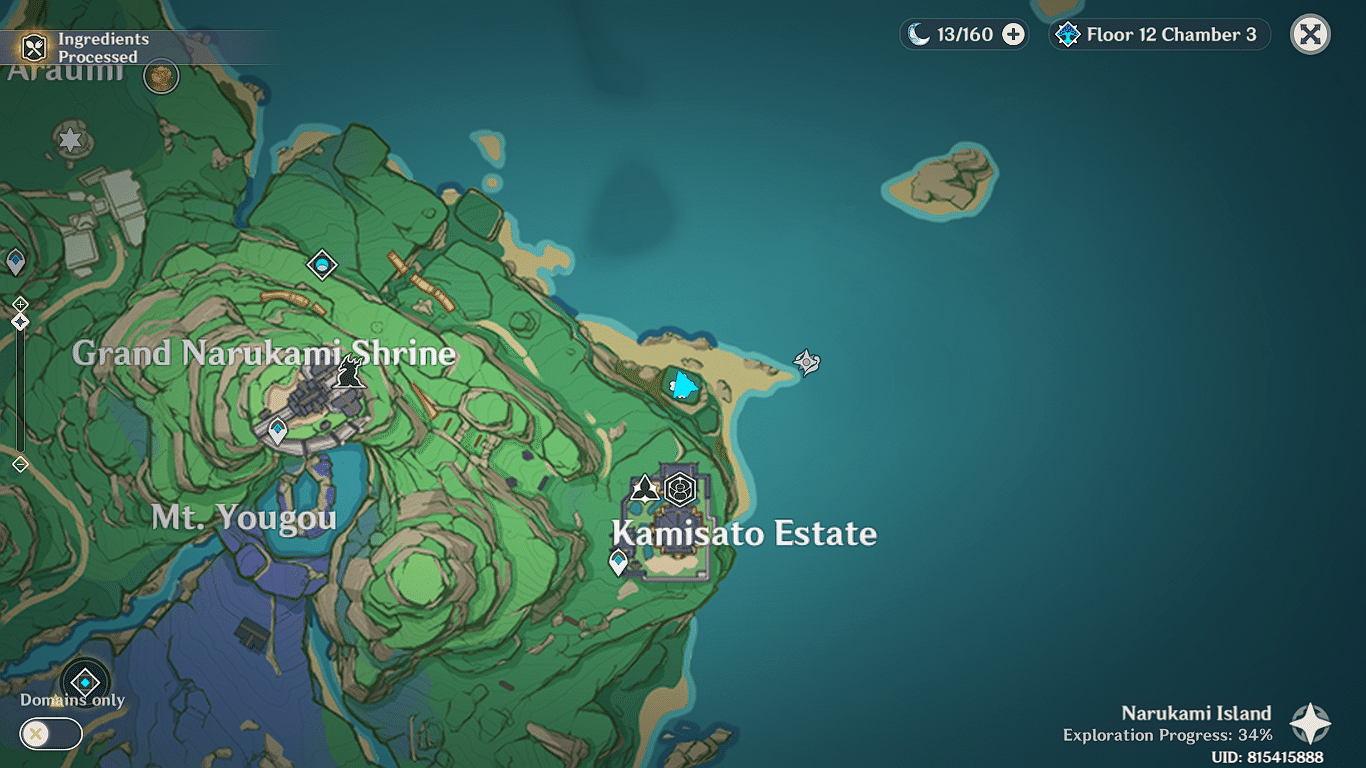Click the map zoom-out minus button
1366x768 pixels.
click(x=20, y=464)
